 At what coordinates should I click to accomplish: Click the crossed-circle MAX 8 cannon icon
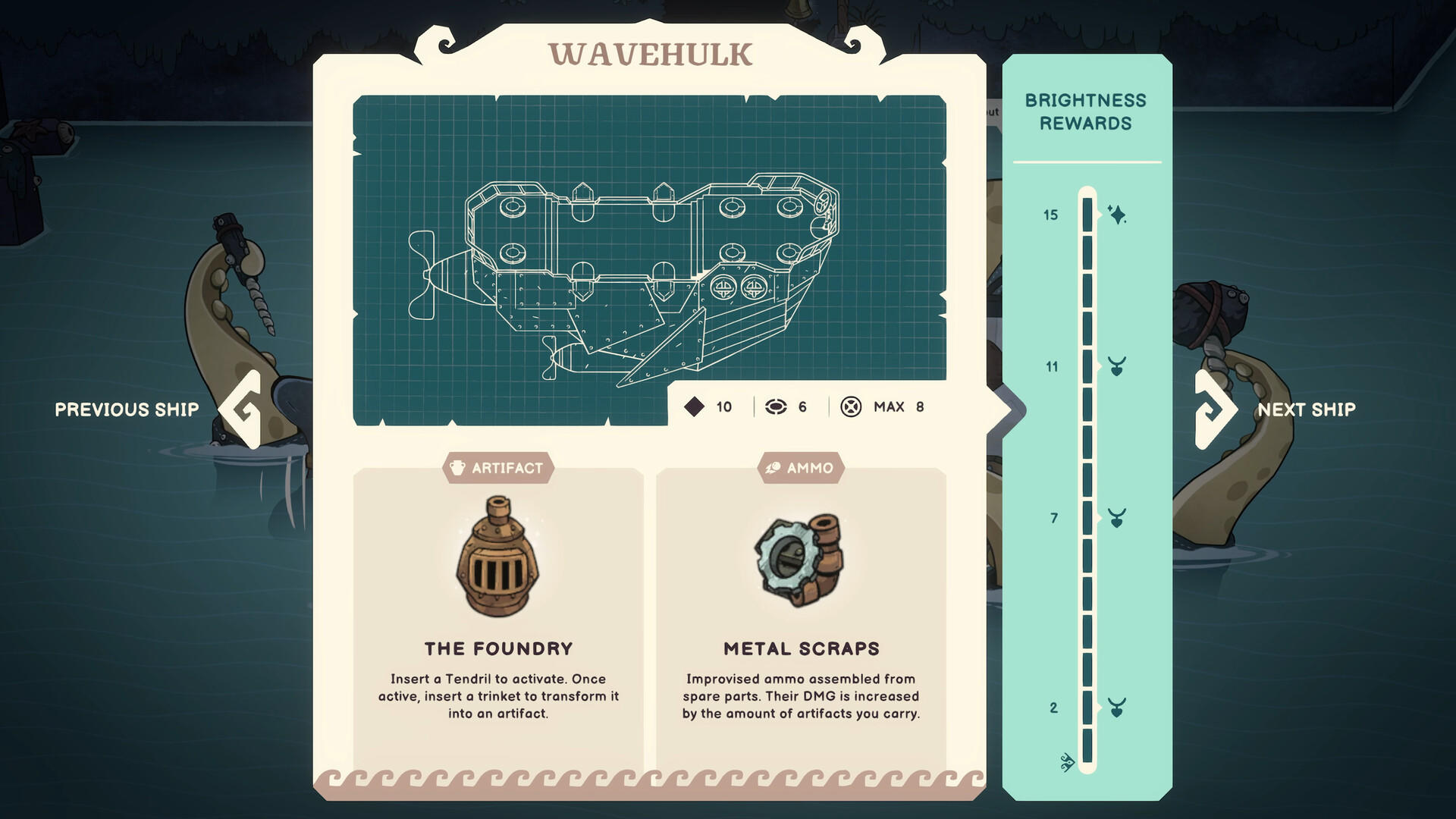(852, 407)
